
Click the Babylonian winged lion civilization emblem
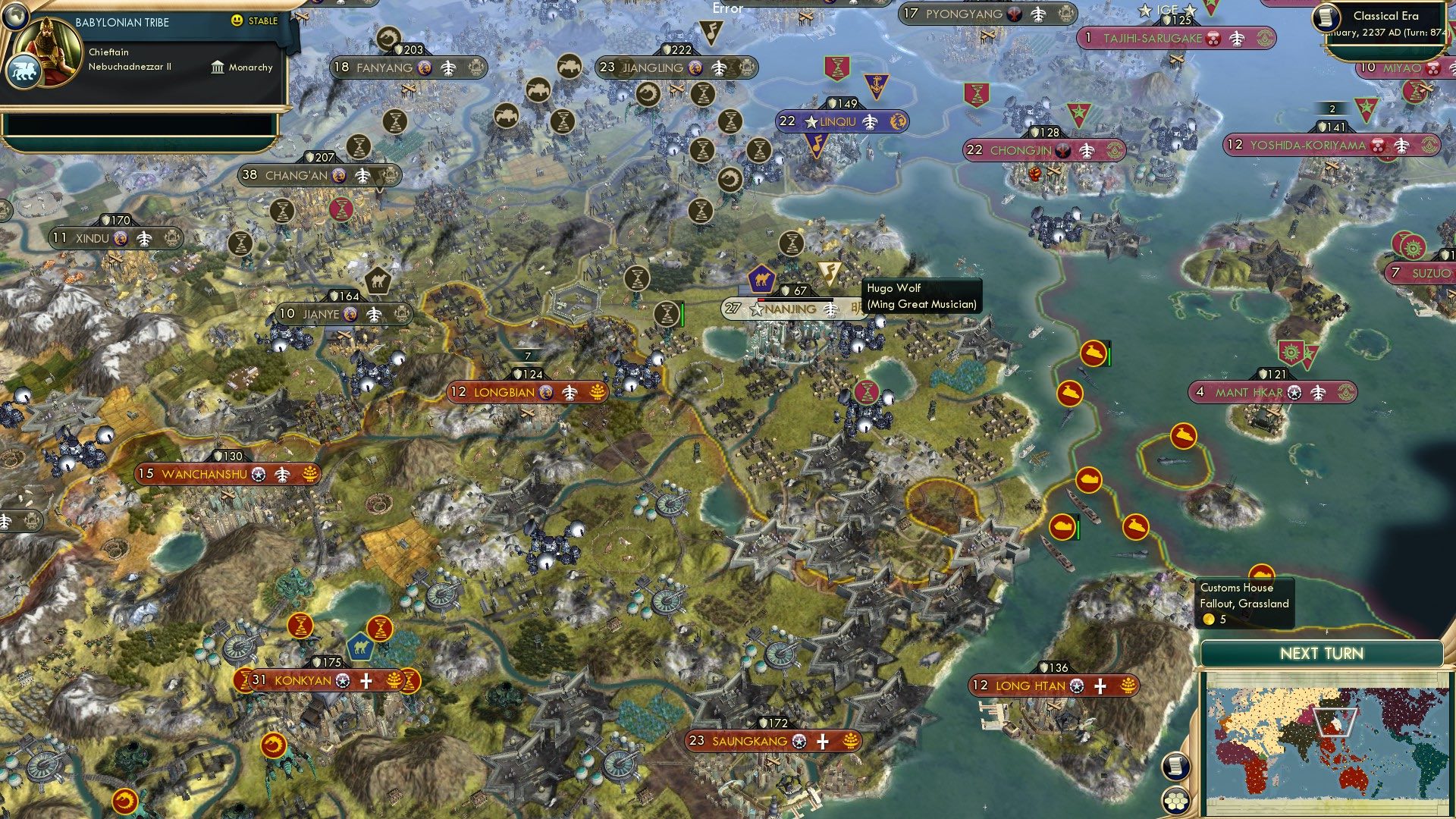pos(24,71)
